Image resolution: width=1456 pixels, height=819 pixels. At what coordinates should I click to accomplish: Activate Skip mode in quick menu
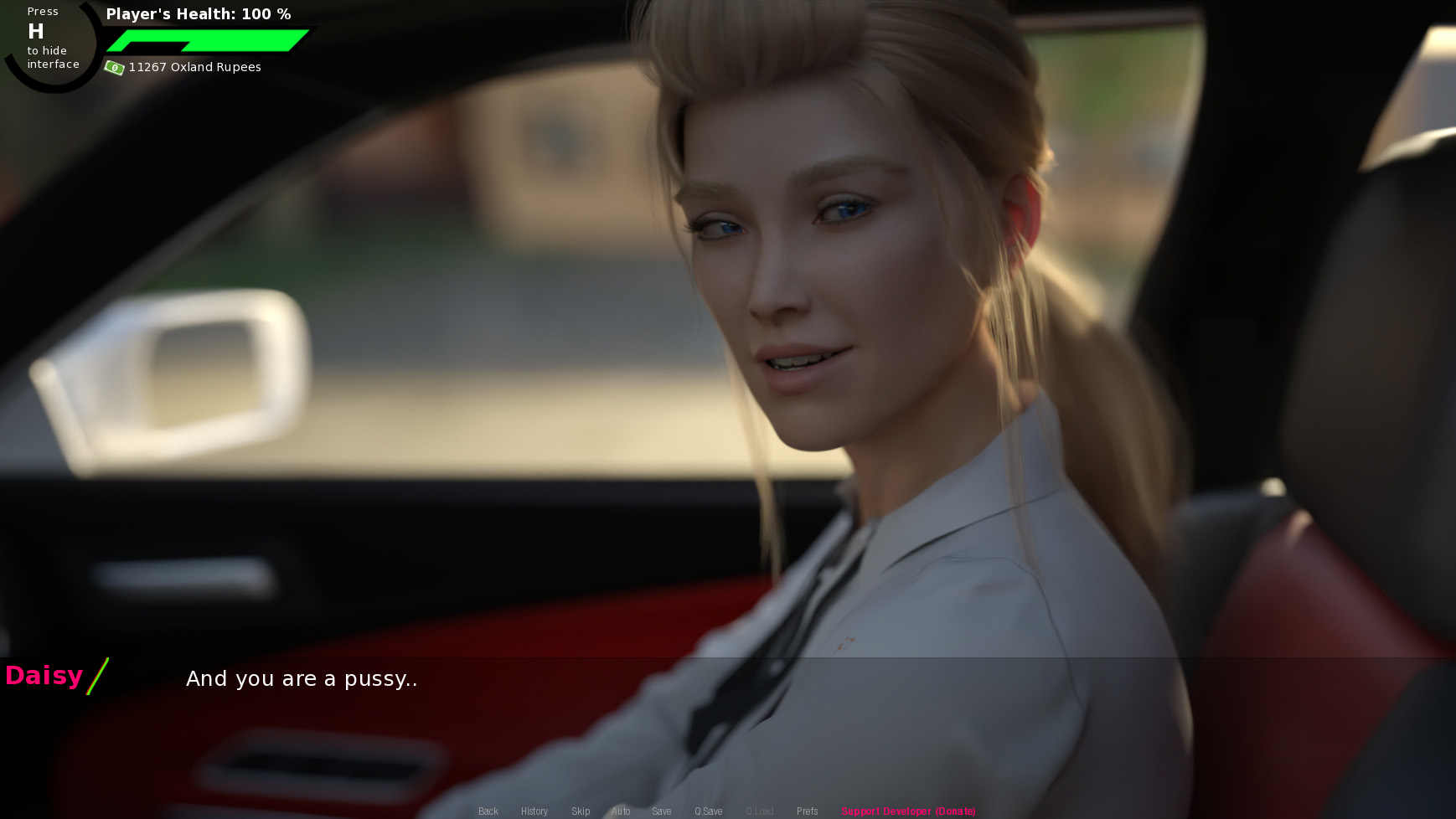pyautogui.click(x=581, y=811)
